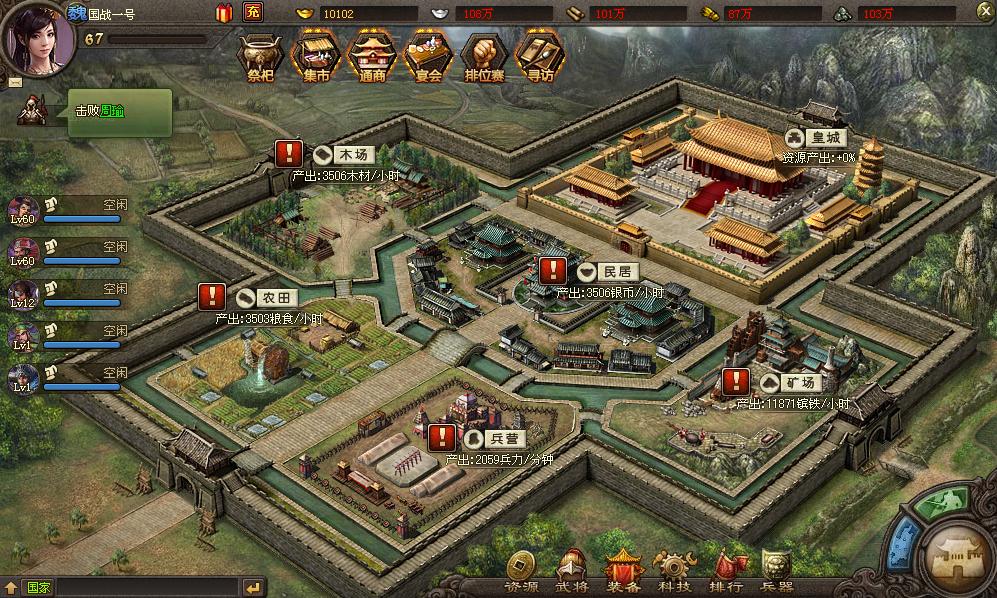Open the 集市 market
The height and width of the screenshot is (598, 997).
point(314,58)
